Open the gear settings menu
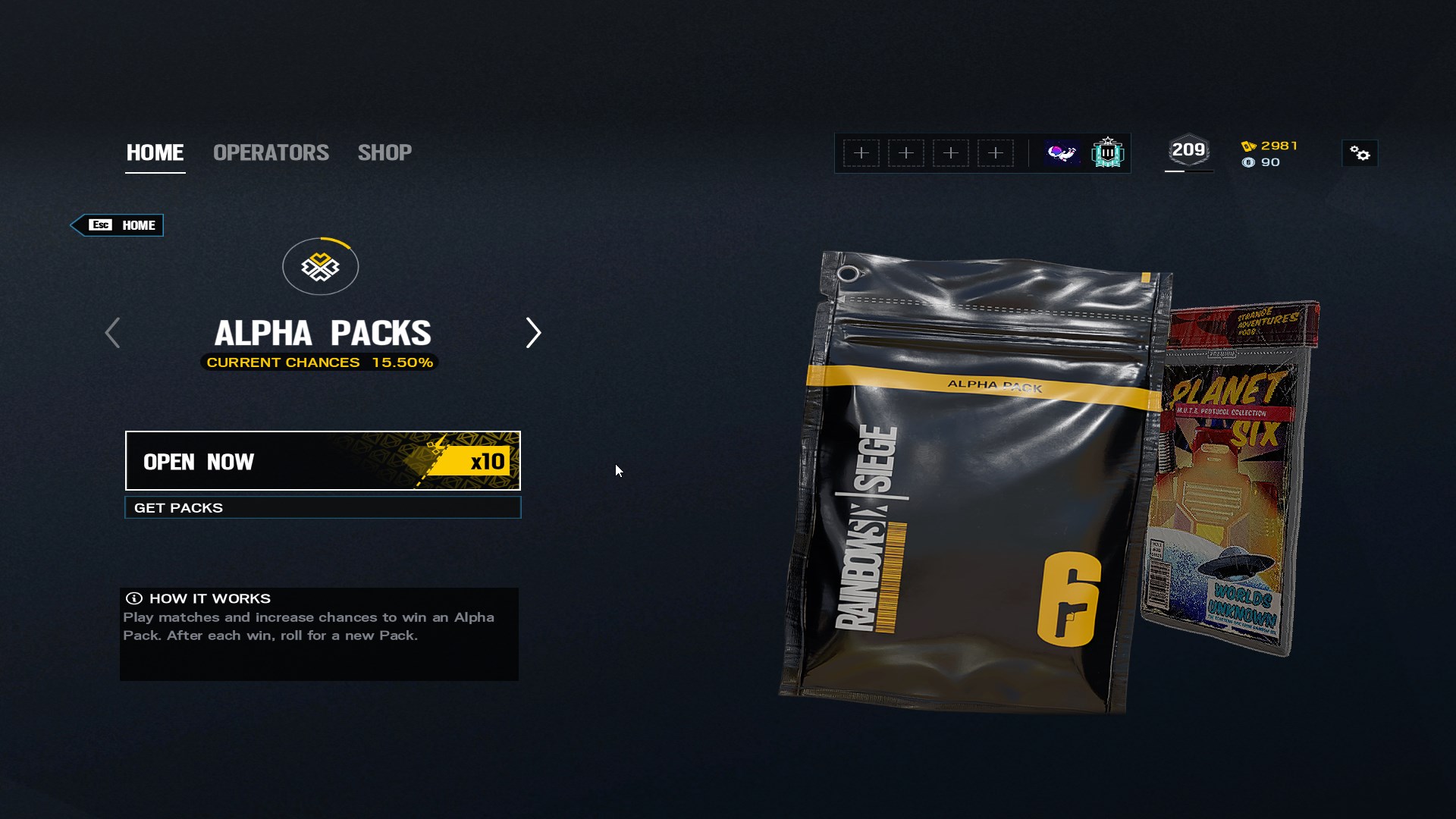 (x=1360, y=154)
